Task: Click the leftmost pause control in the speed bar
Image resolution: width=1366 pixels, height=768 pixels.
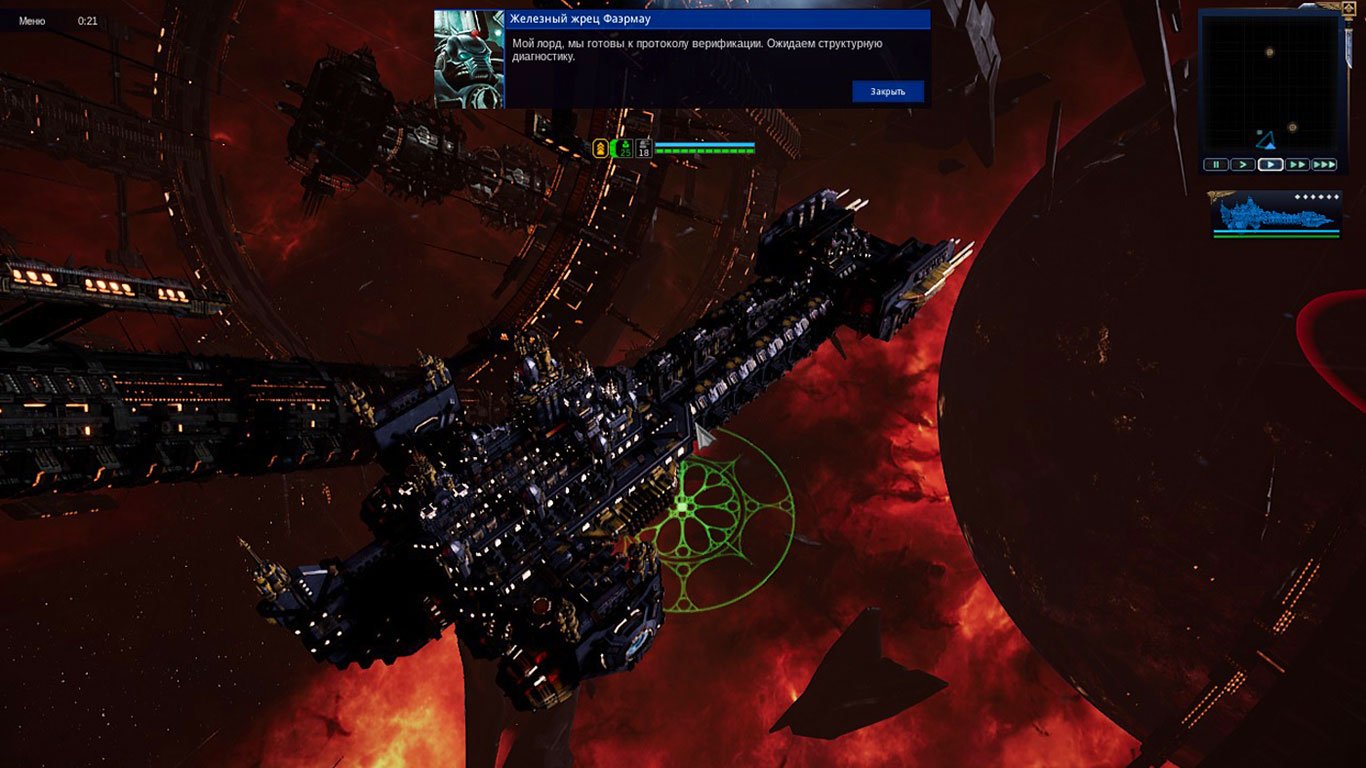Action: point(1216,164)
